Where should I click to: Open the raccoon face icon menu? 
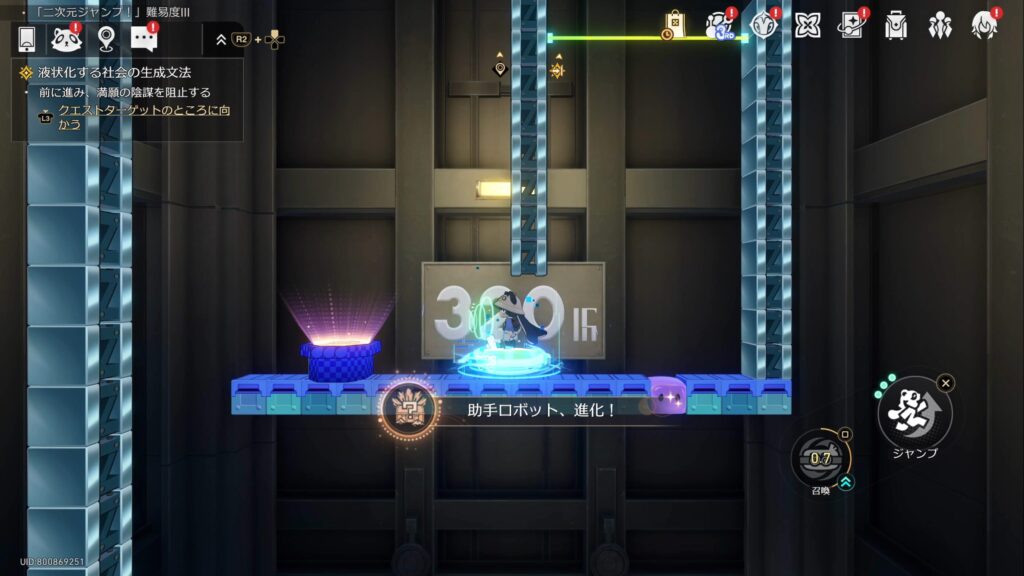click(66, 39)
